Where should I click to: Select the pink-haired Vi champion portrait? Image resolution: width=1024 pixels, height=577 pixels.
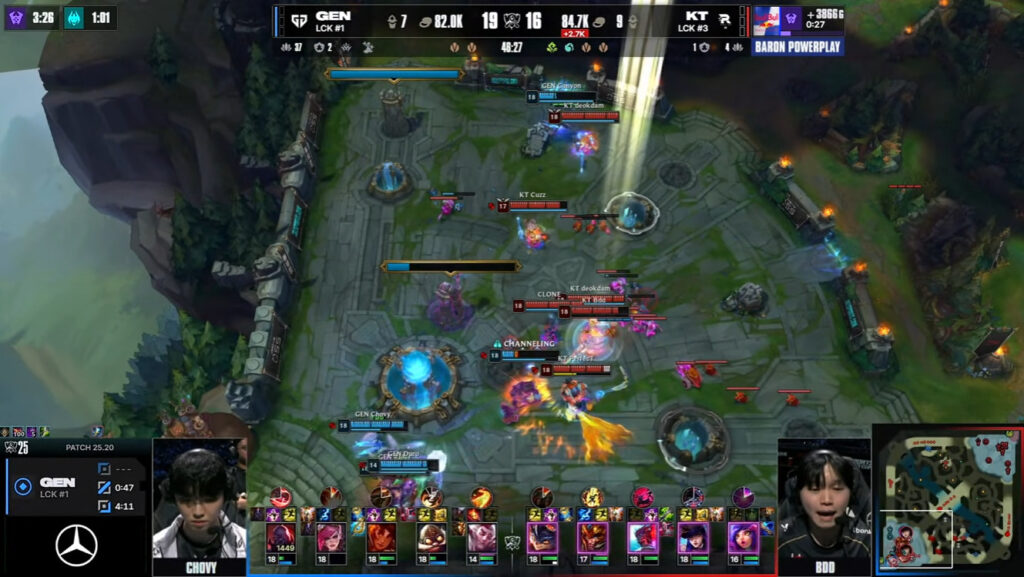(x=331, y=538)
